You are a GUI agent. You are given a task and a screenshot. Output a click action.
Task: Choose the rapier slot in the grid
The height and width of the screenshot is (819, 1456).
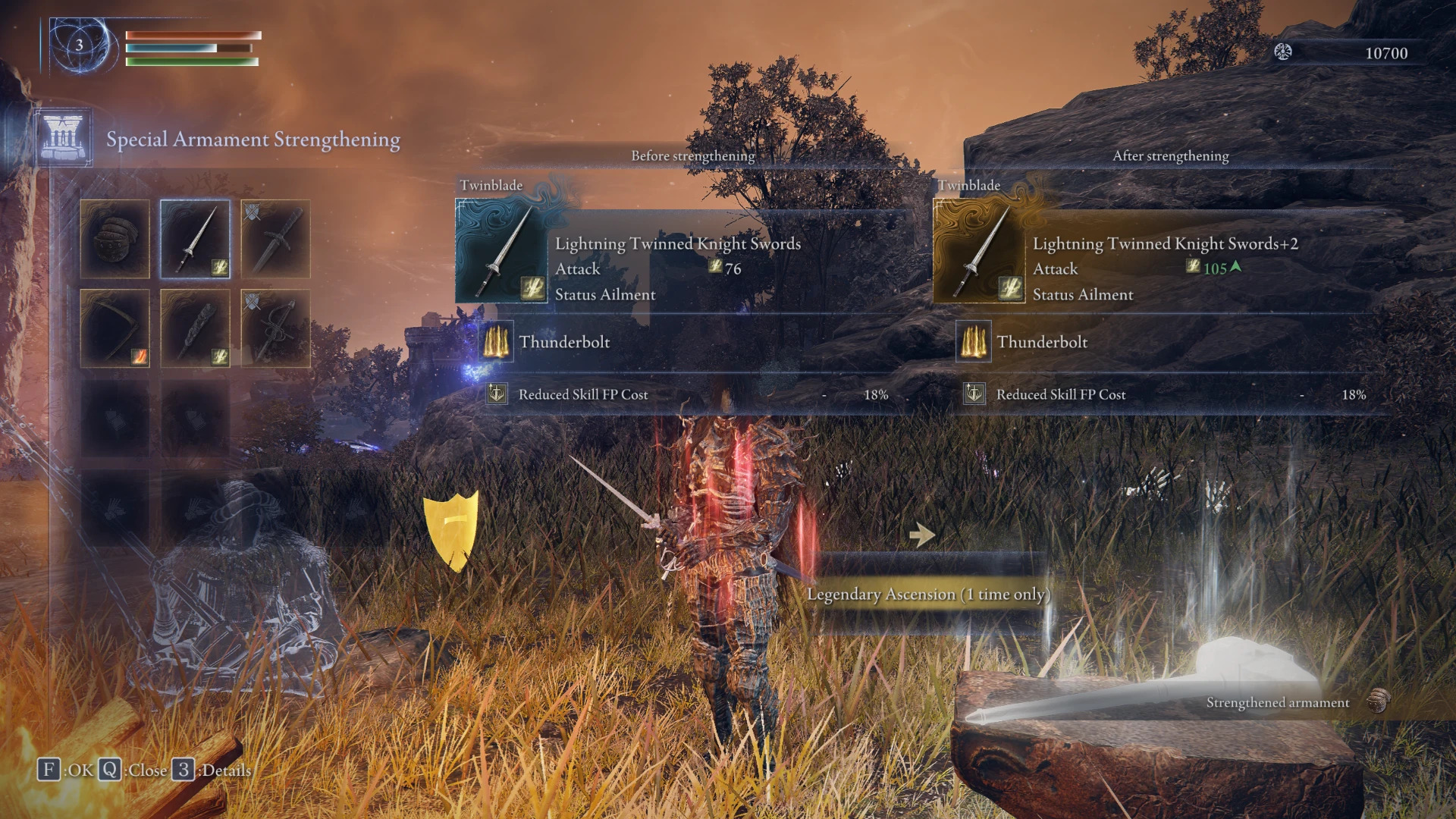pos(275,328)
